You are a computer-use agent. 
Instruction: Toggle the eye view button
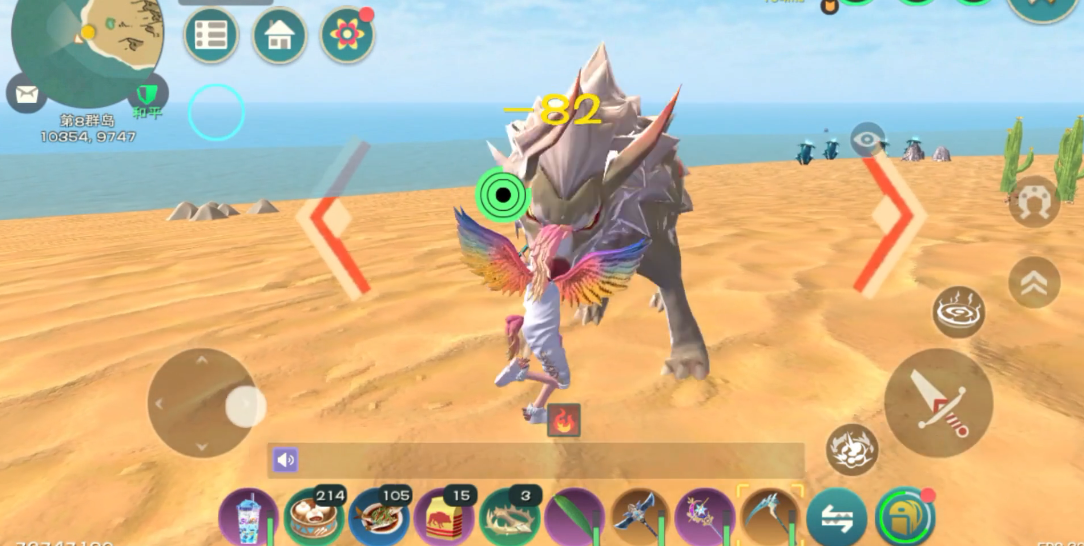[x=867, y=139]
